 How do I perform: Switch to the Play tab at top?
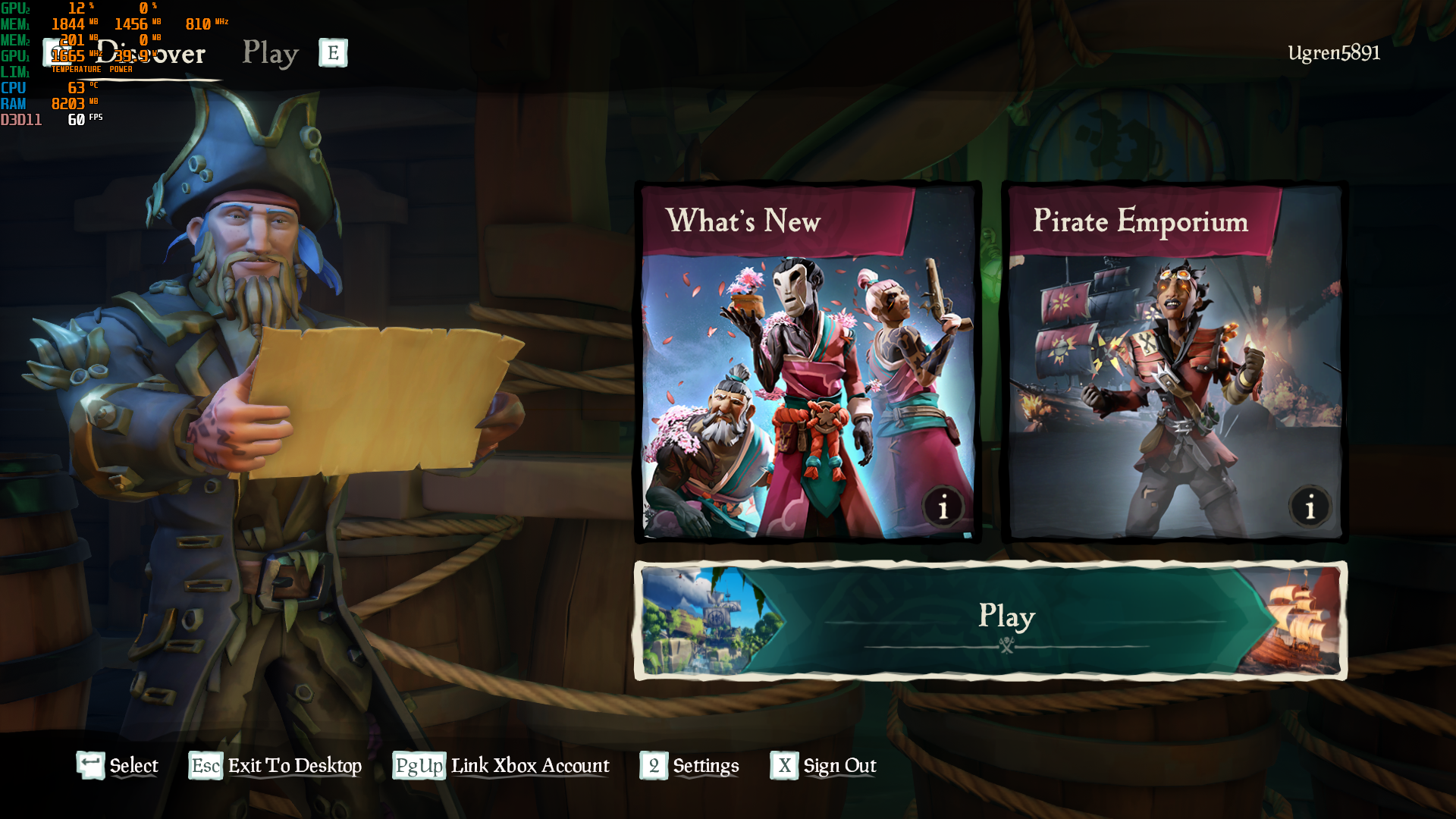coord(270,54)
